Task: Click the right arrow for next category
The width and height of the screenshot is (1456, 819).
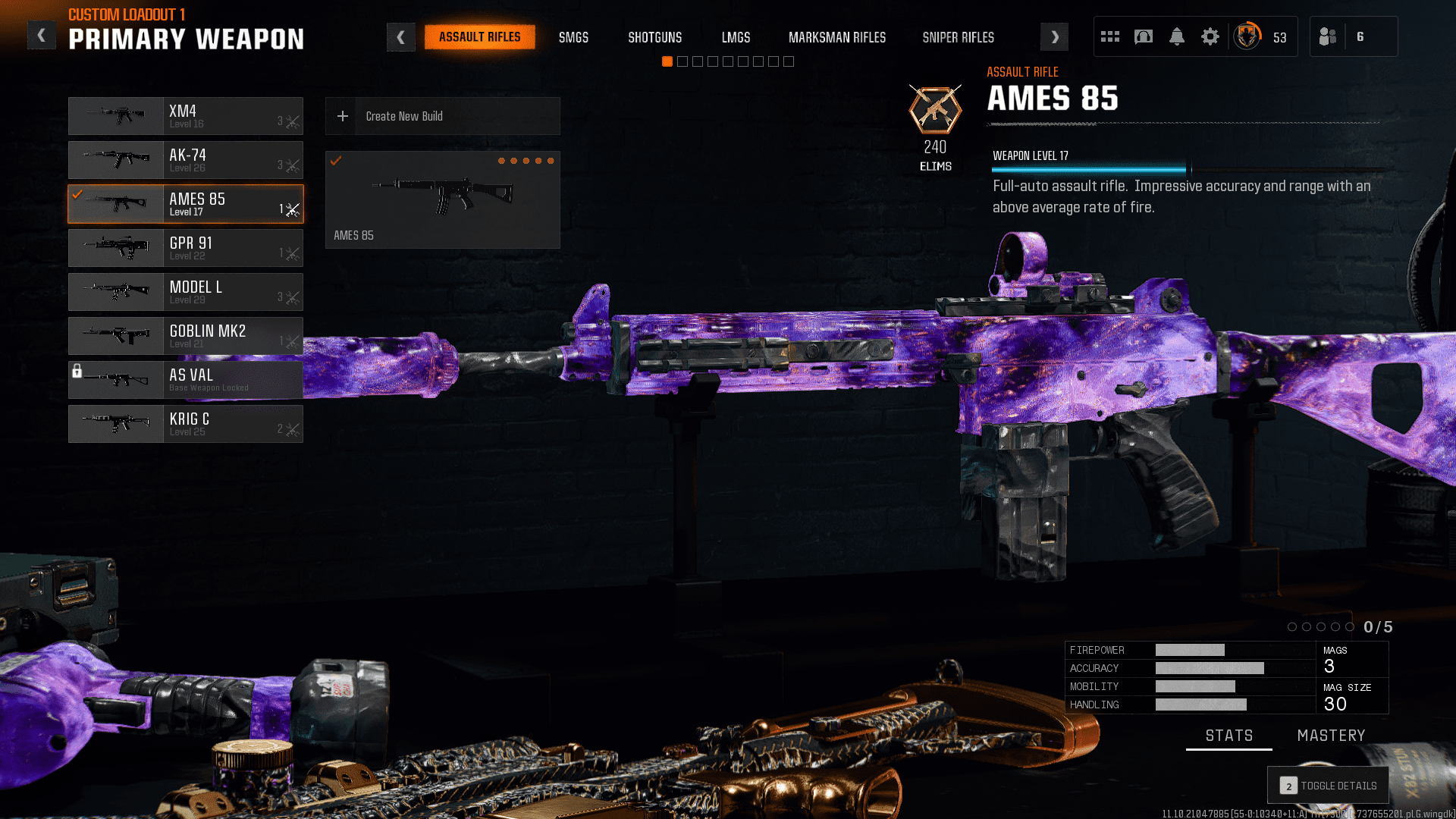Action: pos(1054,37)
